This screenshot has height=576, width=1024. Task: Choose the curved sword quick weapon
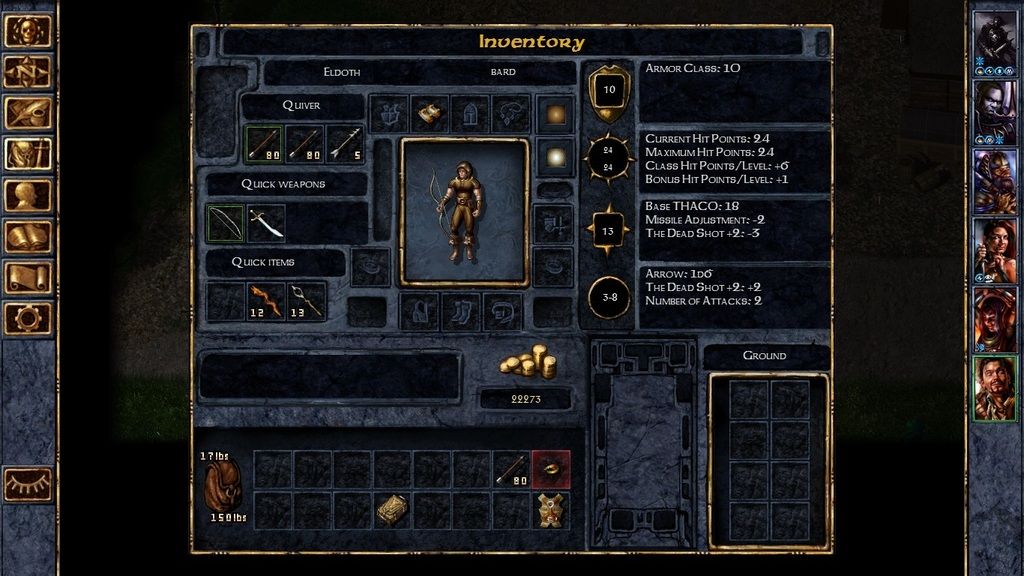[266, 223]
